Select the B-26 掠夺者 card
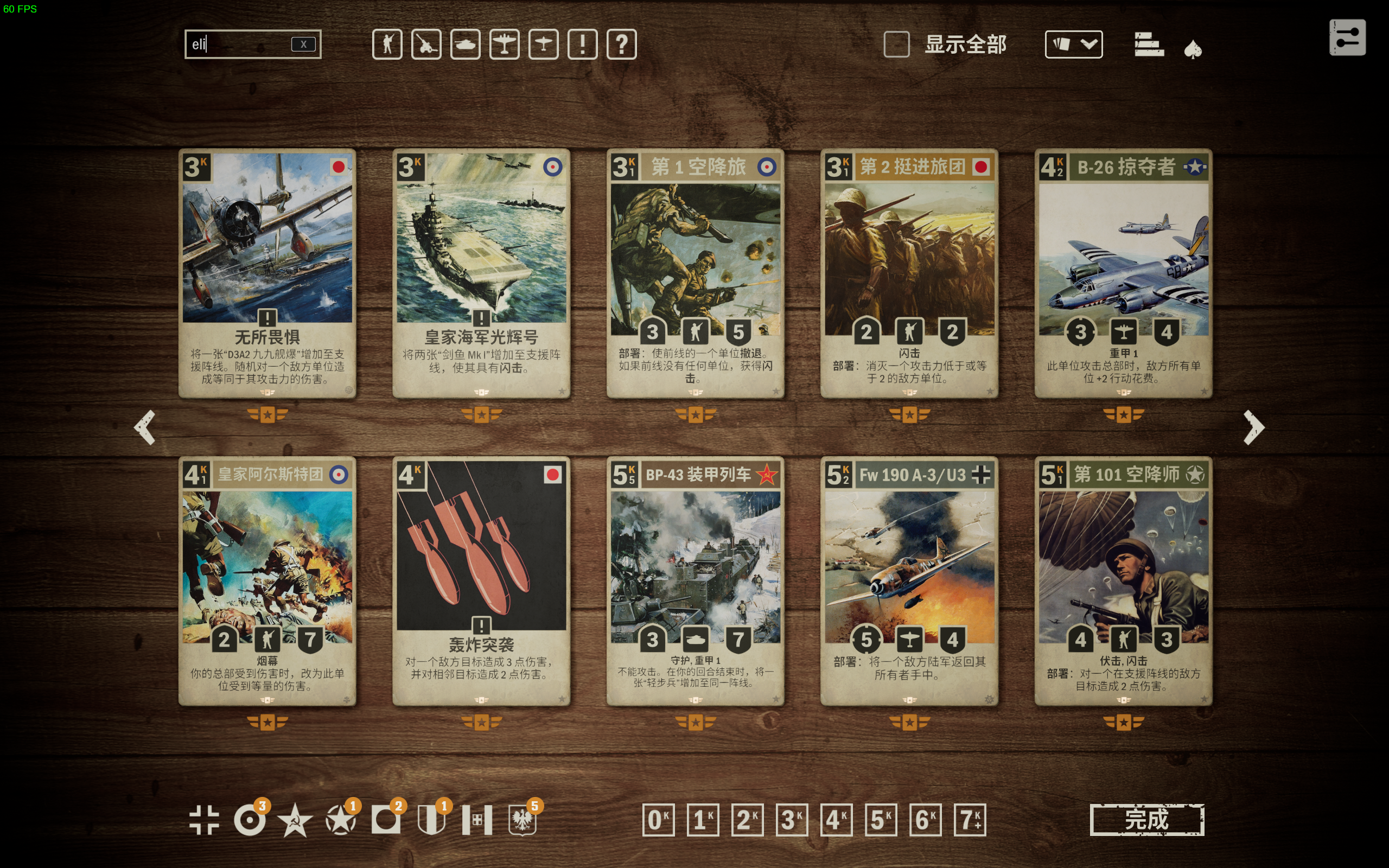The width and height of the screenshot is (1389, 868). (x=1123, y=273)
